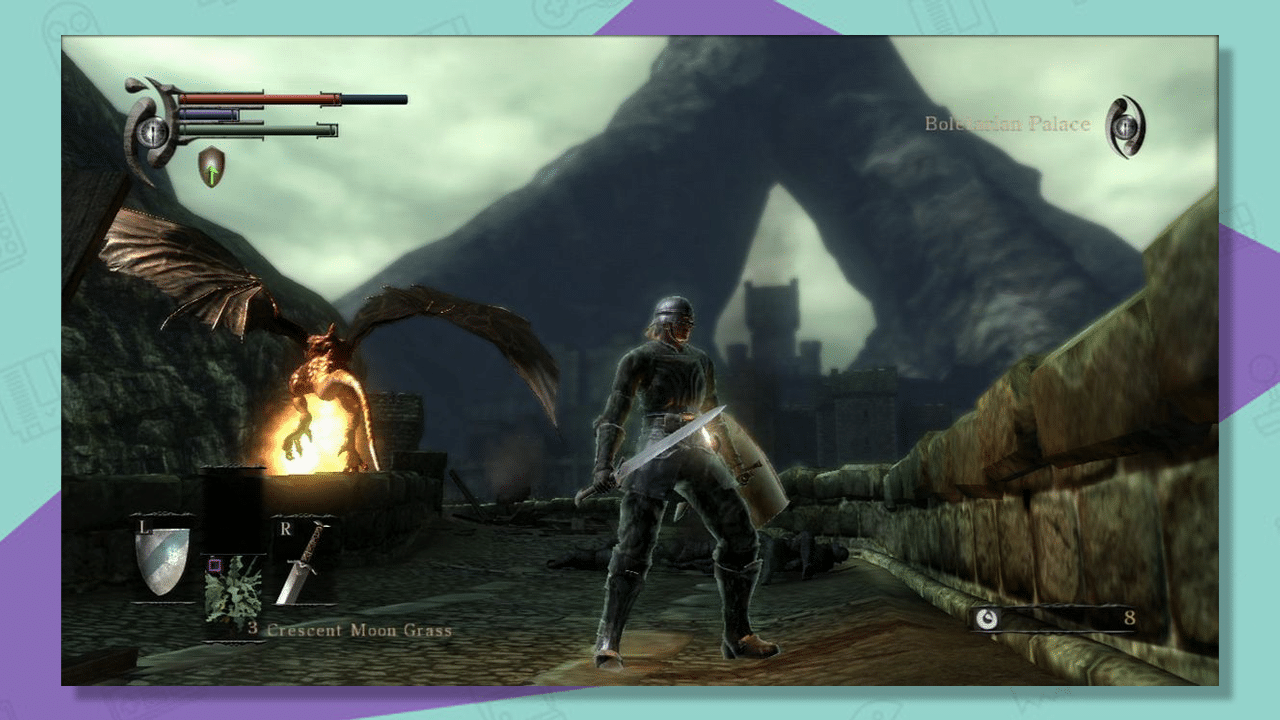Viewport: 1280px width, 720px height.
Task: Click the circular gauge hub on the HUD emblem
Action: tap(153, 132)
